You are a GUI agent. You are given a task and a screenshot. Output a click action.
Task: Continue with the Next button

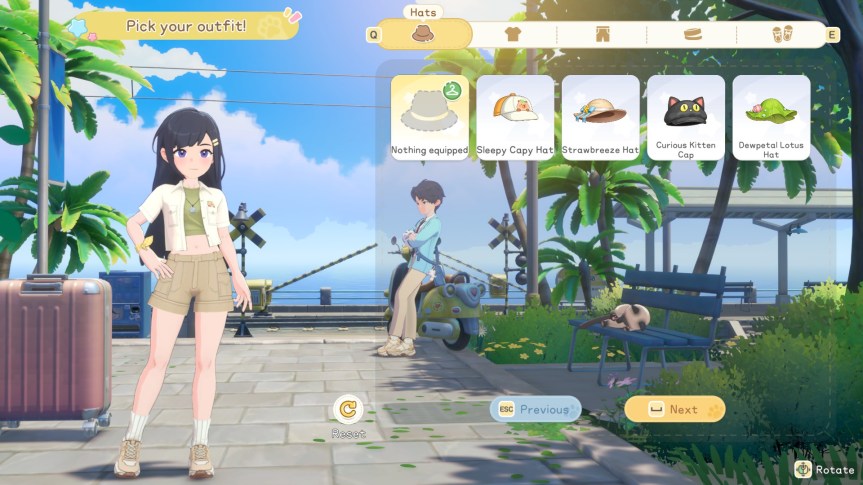(675, 409)
